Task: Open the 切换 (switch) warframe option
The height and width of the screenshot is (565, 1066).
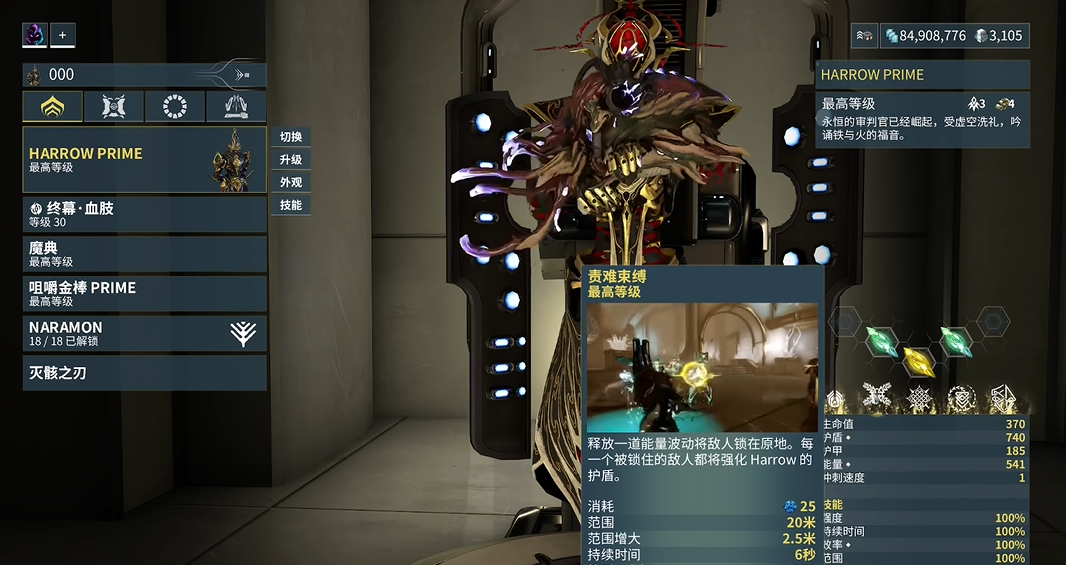Action: [x=291, y=137]
